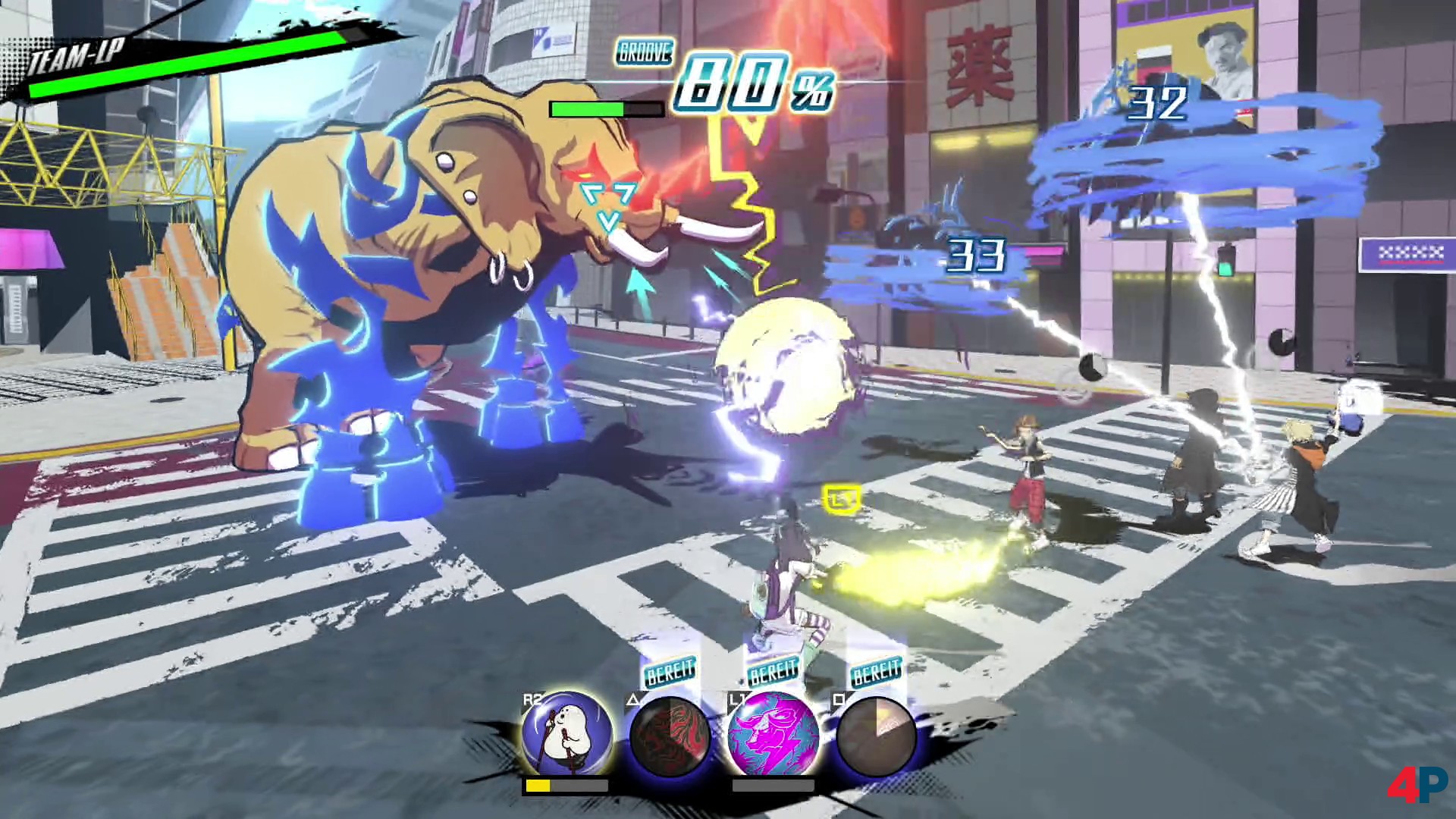Activate the white bear pin ability

(x=566, y=734)
